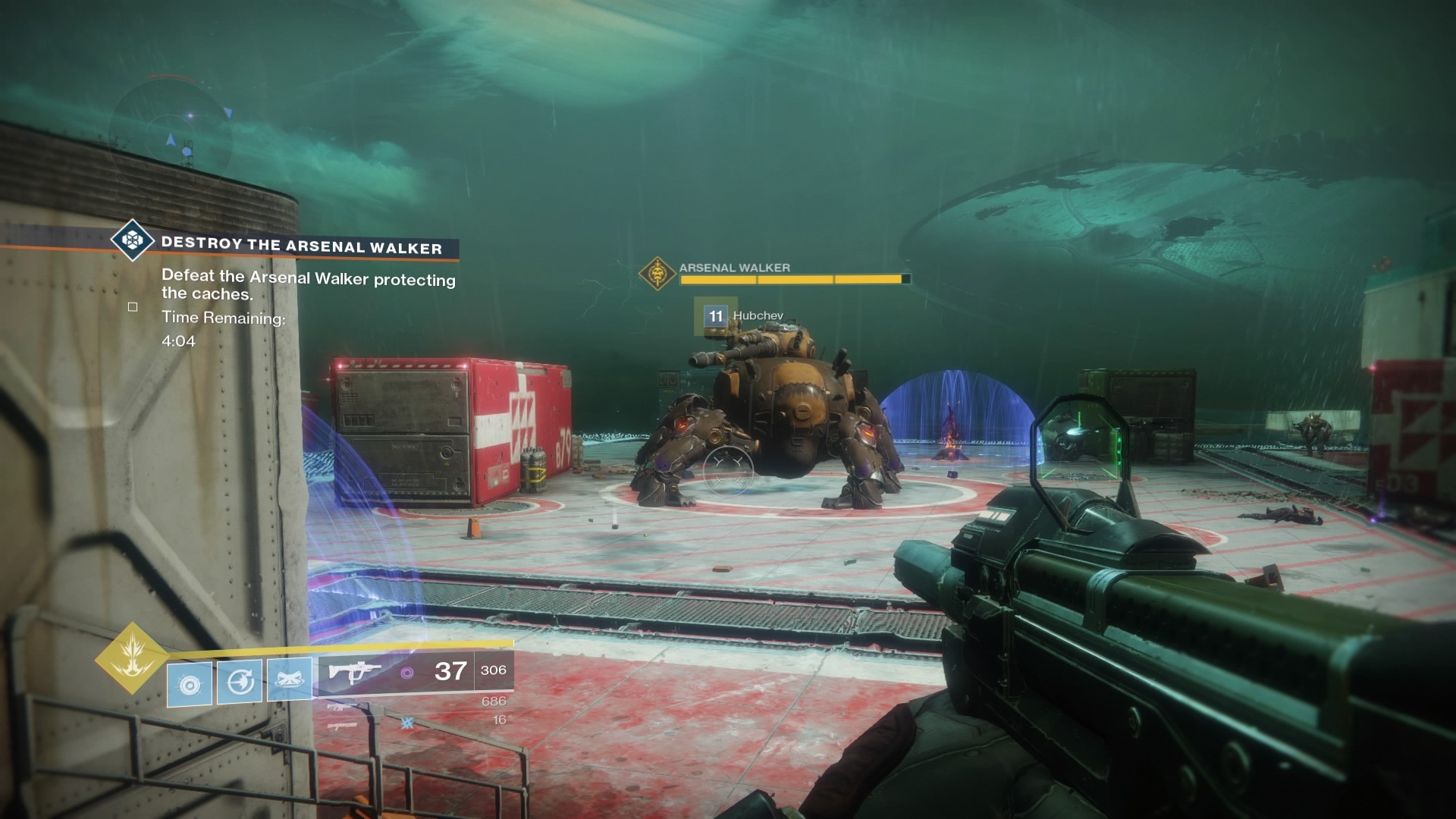
Task: Open the Destroy the Arsenal Walker objective
Action: 301,246
